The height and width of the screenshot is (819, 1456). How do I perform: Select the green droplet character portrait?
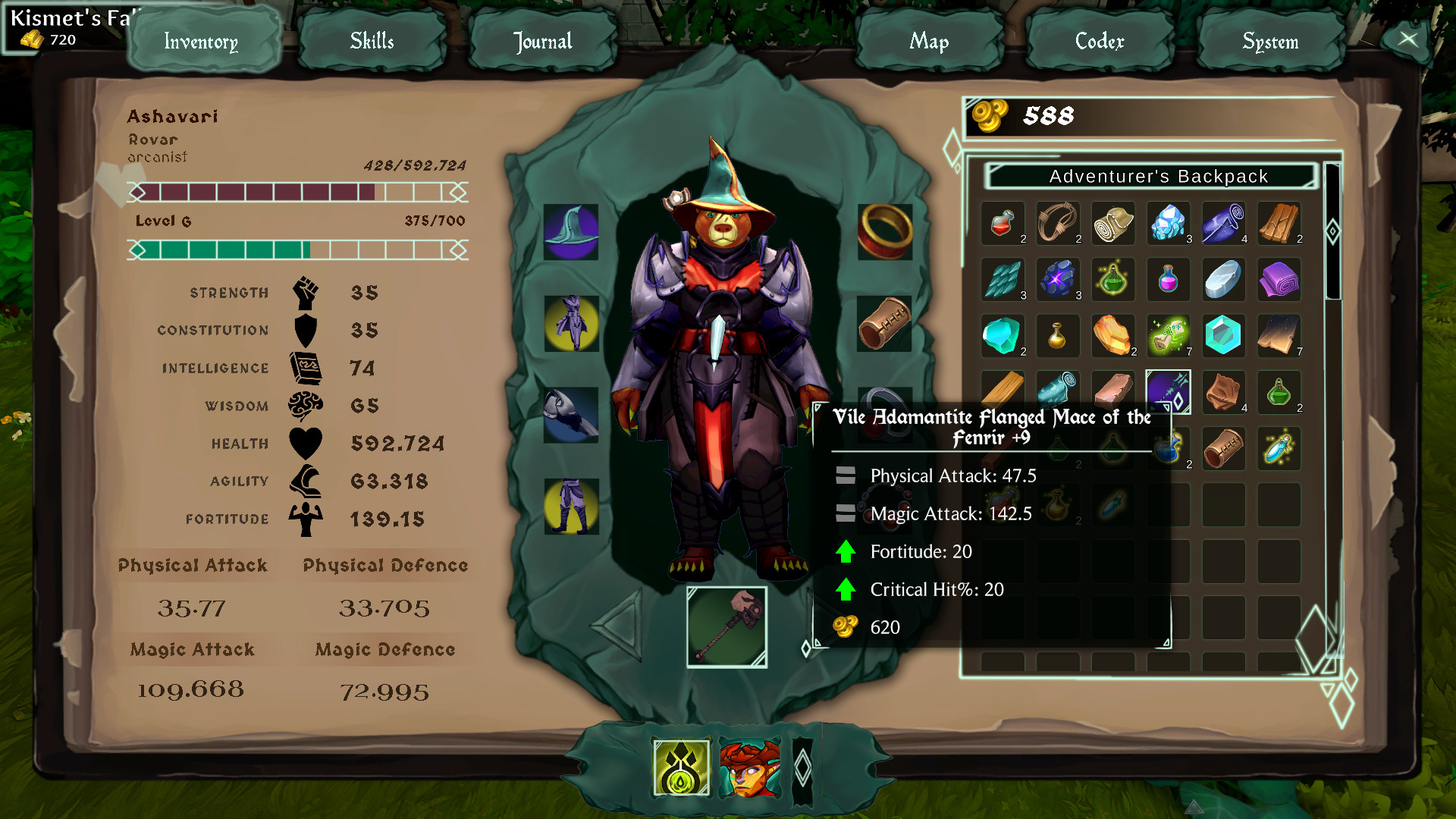point(681,767)
